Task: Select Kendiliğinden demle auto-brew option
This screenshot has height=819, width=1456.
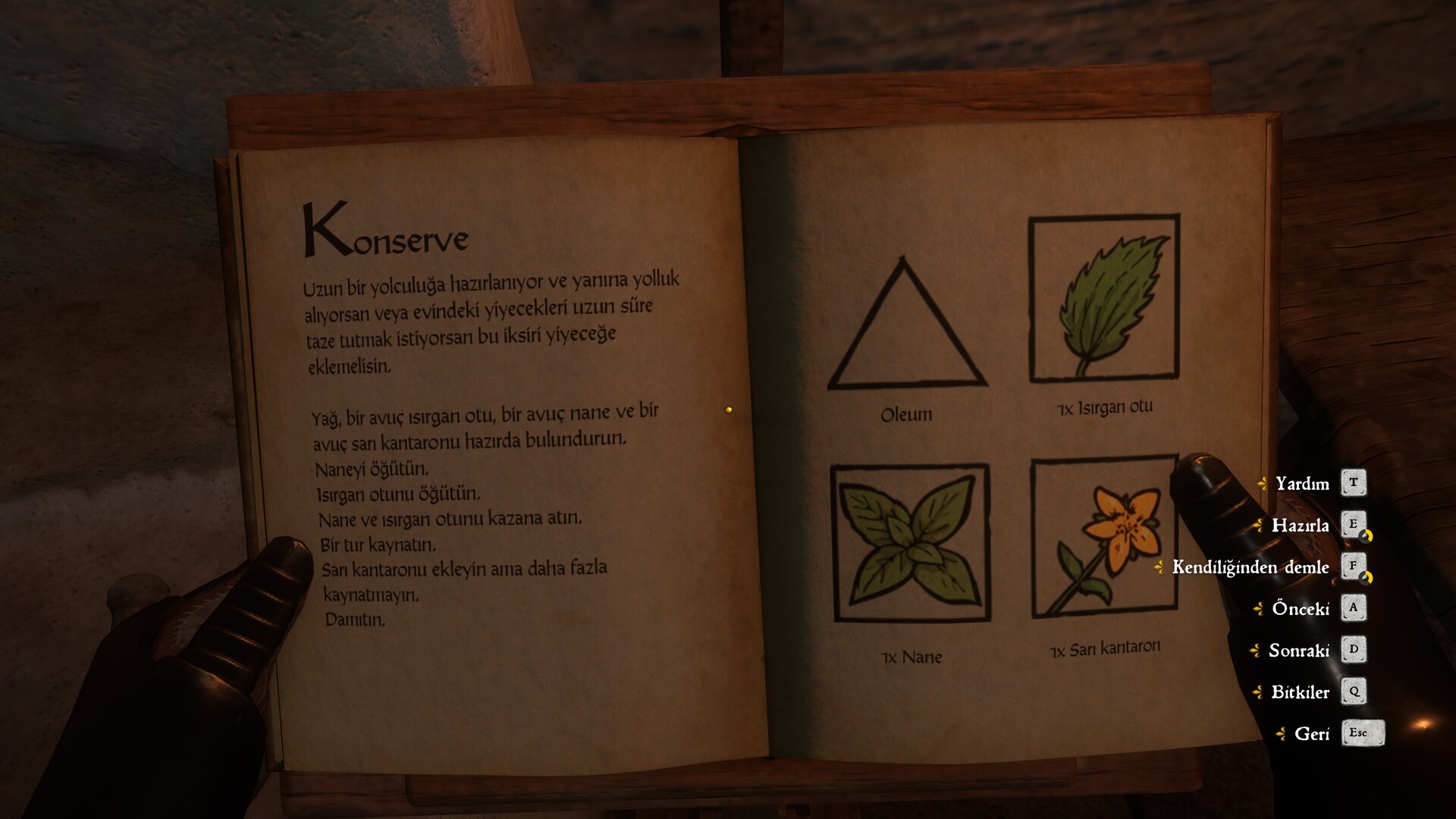Action: click(1250, 567)
